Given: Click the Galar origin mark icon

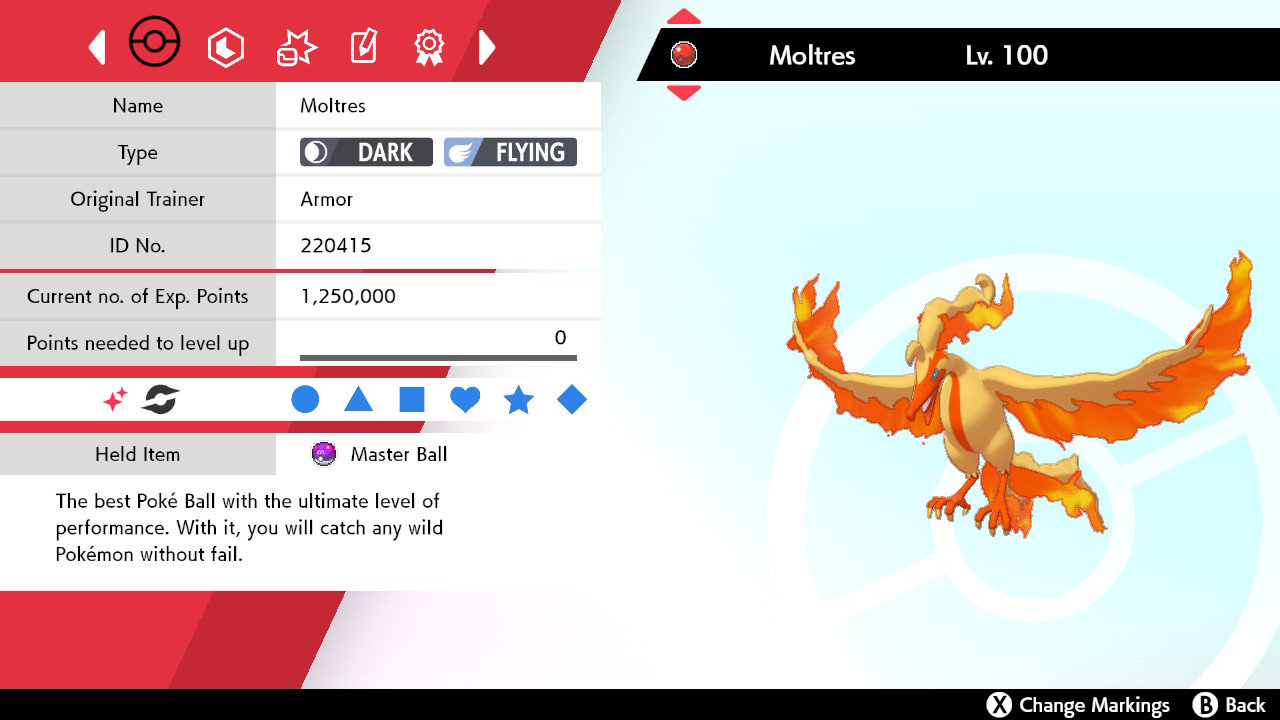Looking at the screenshot, I should pos(158,399).
